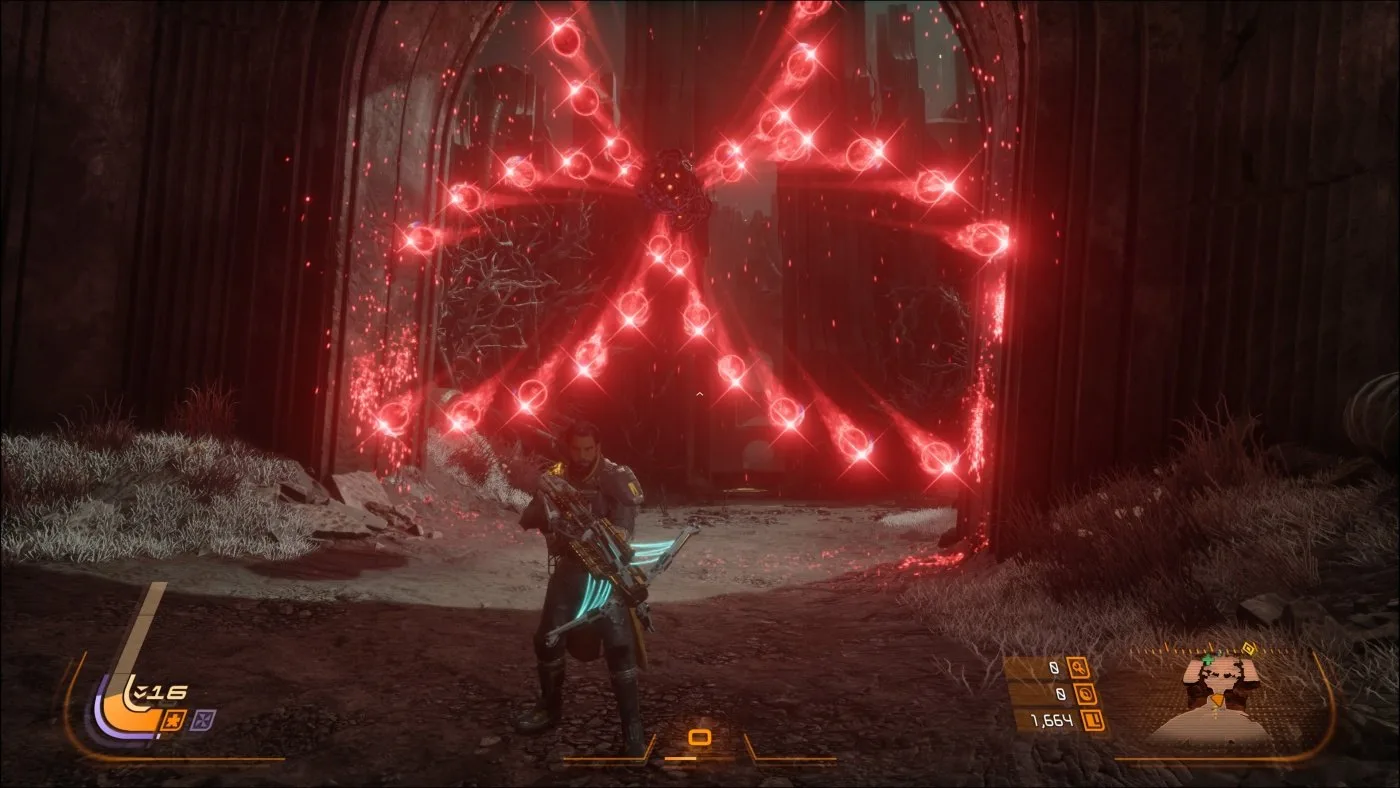This screenshot has height=788, width=1400.
Task: Select the purple cross-pattern status icon
Action: coord(203,719)
